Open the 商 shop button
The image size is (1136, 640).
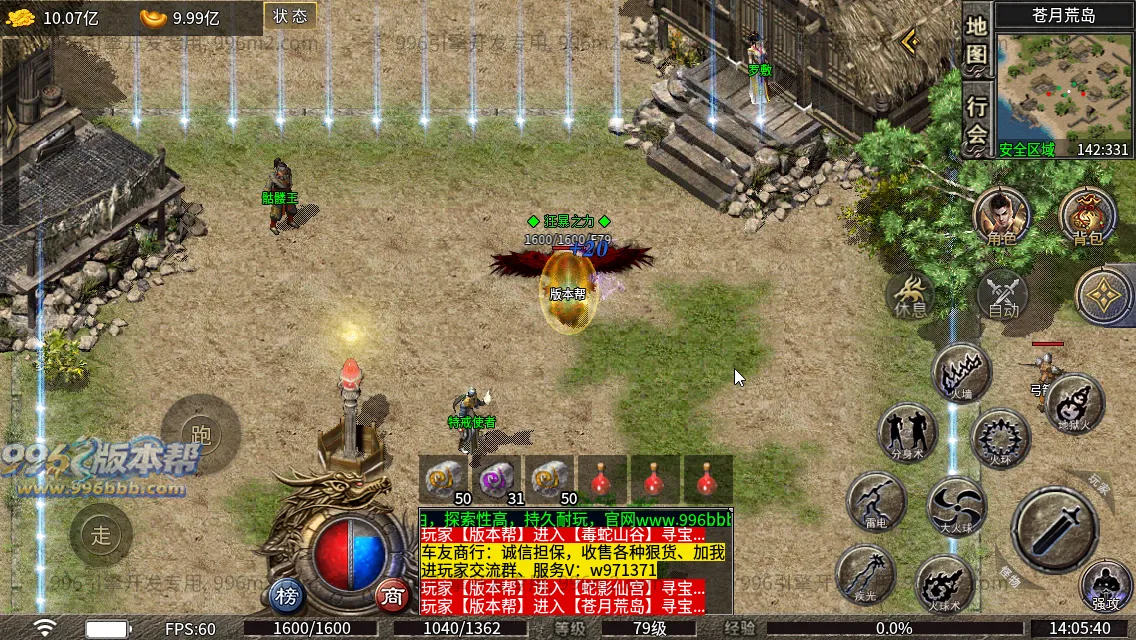[393, 597]
